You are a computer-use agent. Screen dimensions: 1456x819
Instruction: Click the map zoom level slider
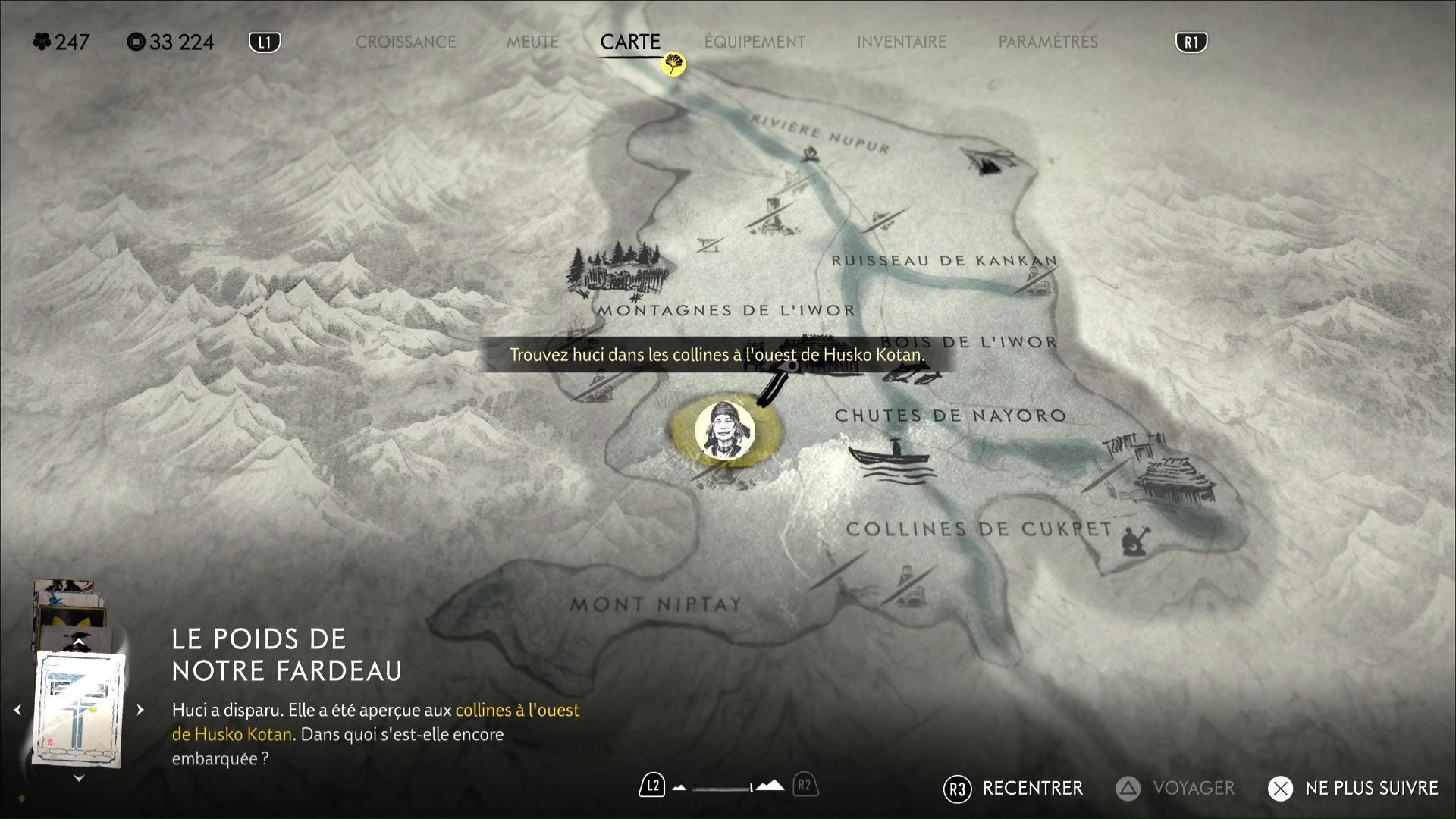(x=722, y=788)
